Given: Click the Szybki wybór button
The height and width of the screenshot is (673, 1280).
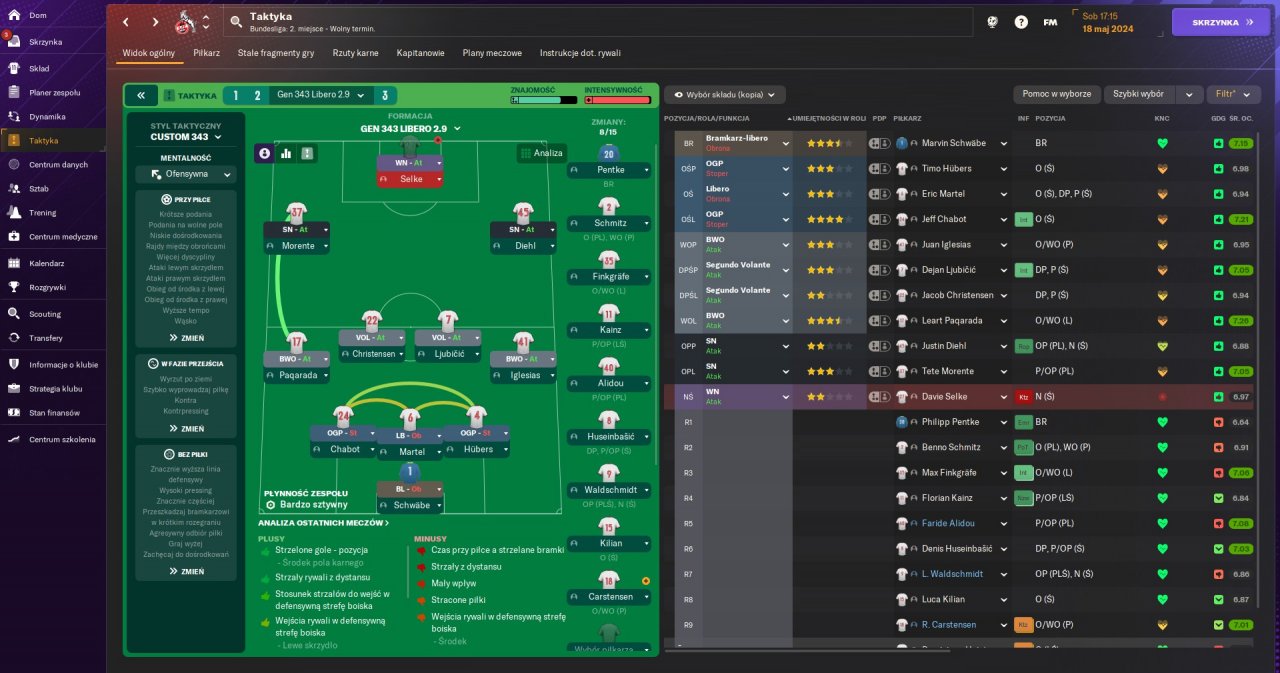Looking at the screenshot, I should tap(1139, 94).
